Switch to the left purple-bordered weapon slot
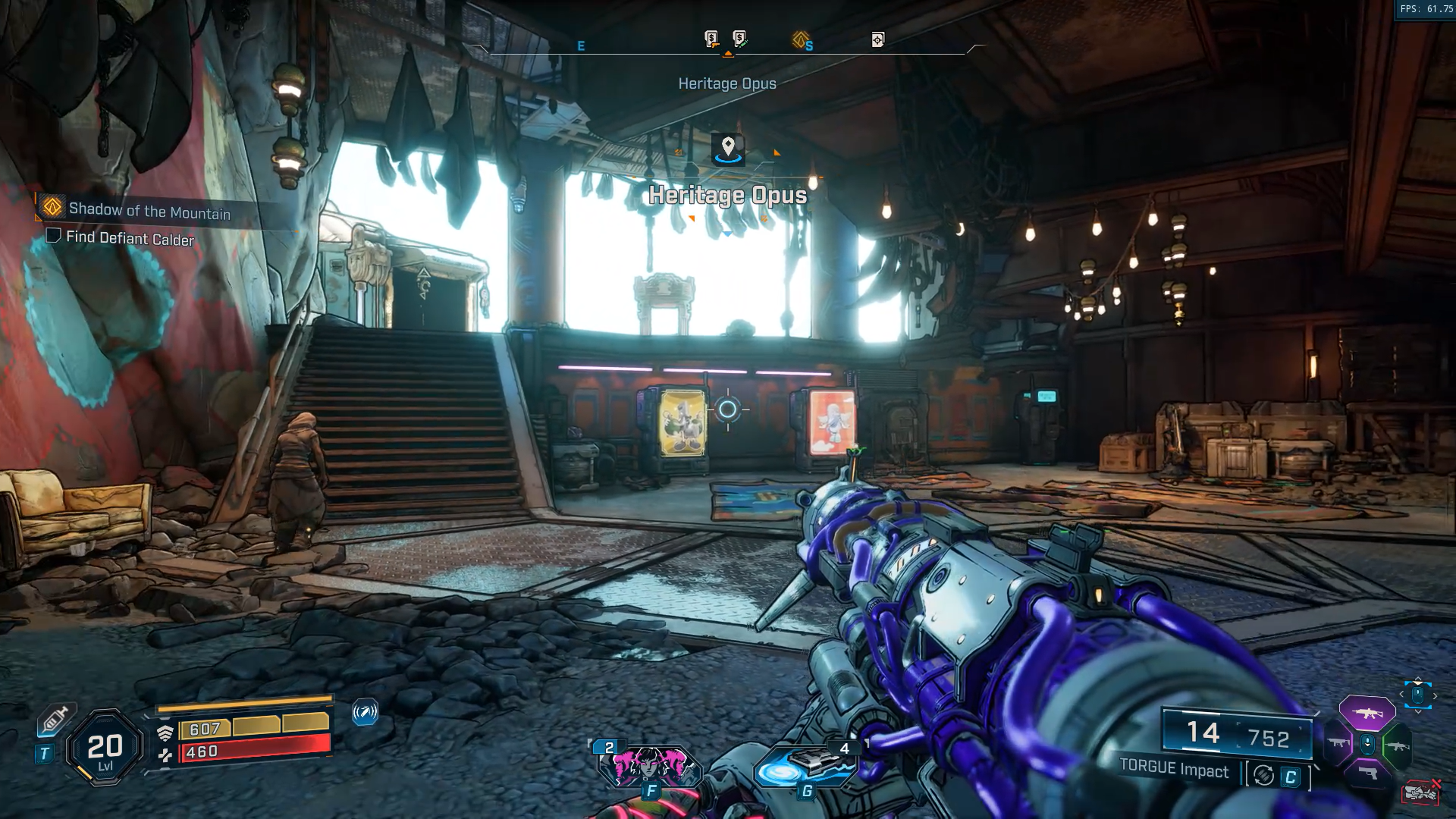The image size is (1456, 819). (x=1339, y=744)
